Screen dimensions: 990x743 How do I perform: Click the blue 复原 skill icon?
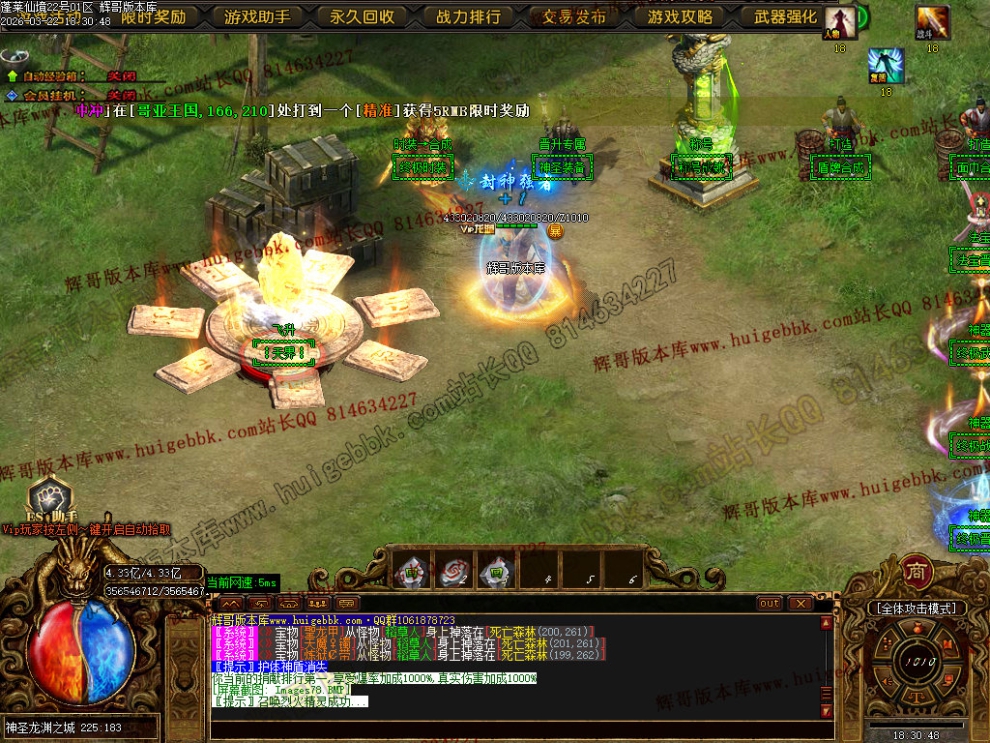point(885,66)
